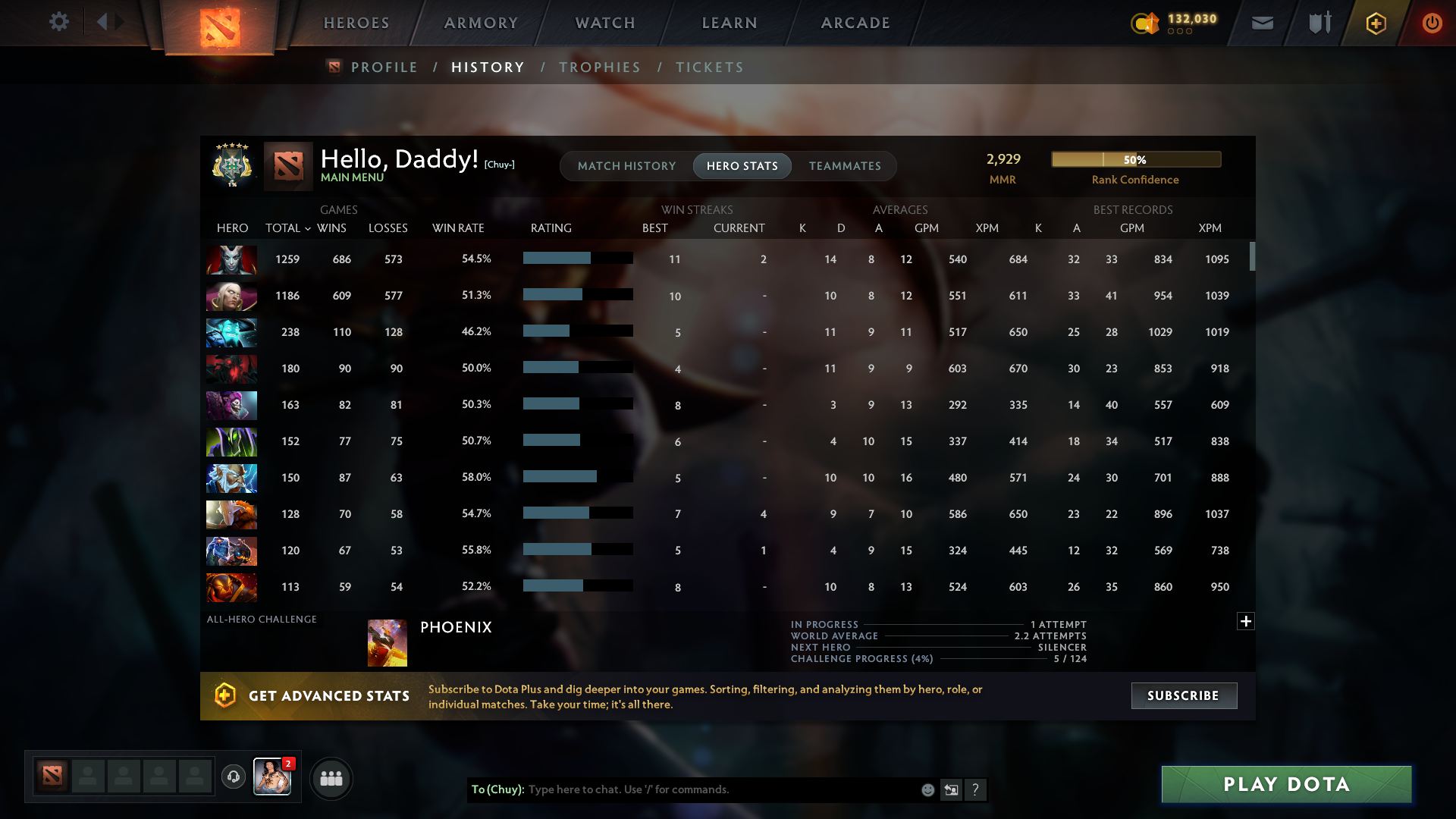
Task: Click the power/exit icon
Action: (1432, 23)
